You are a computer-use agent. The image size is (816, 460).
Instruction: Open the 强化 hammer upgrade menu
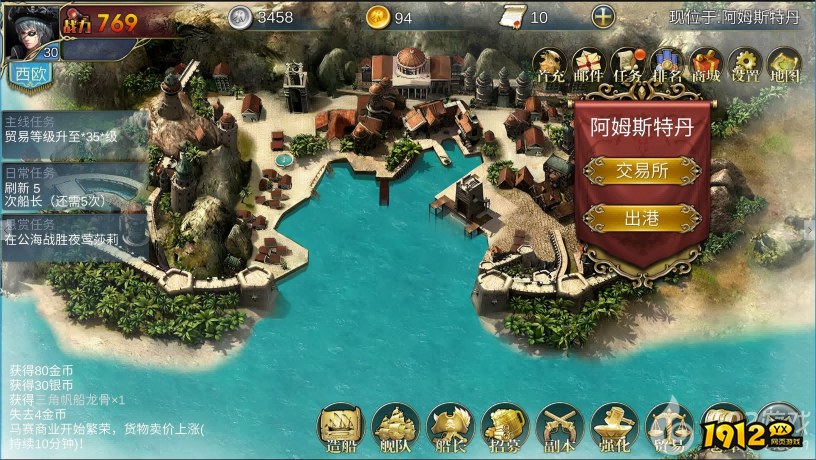pyautogui.click(x=614, y=427)
